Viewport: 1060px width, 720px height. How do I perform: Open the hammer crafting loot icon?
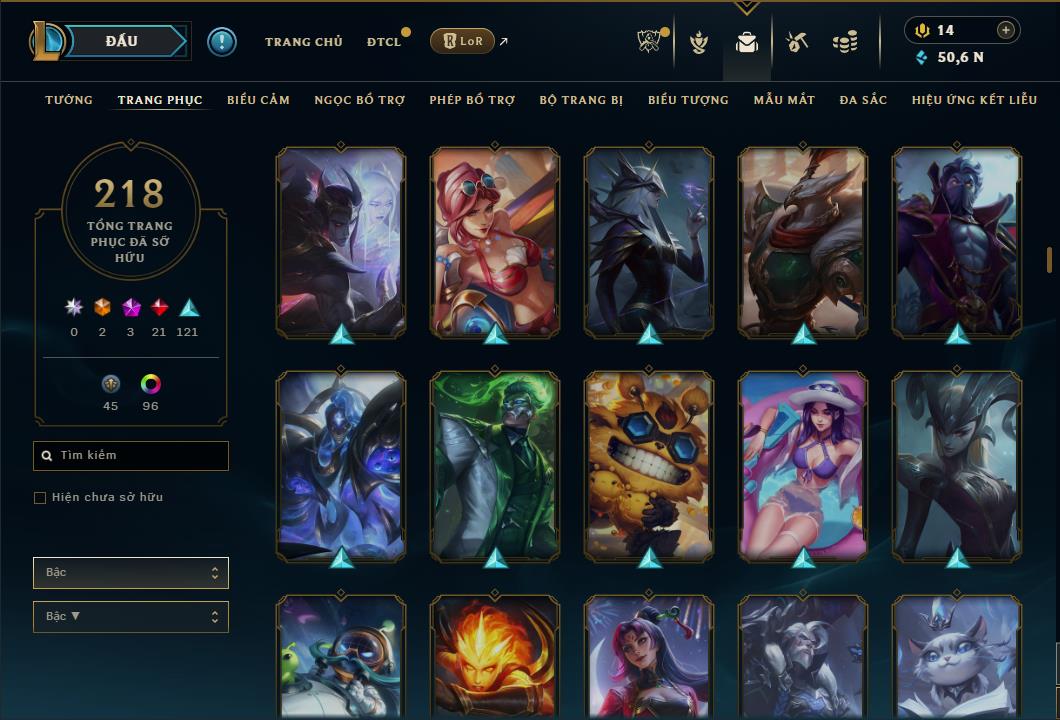pyautogui.click(x=796, y=42)
